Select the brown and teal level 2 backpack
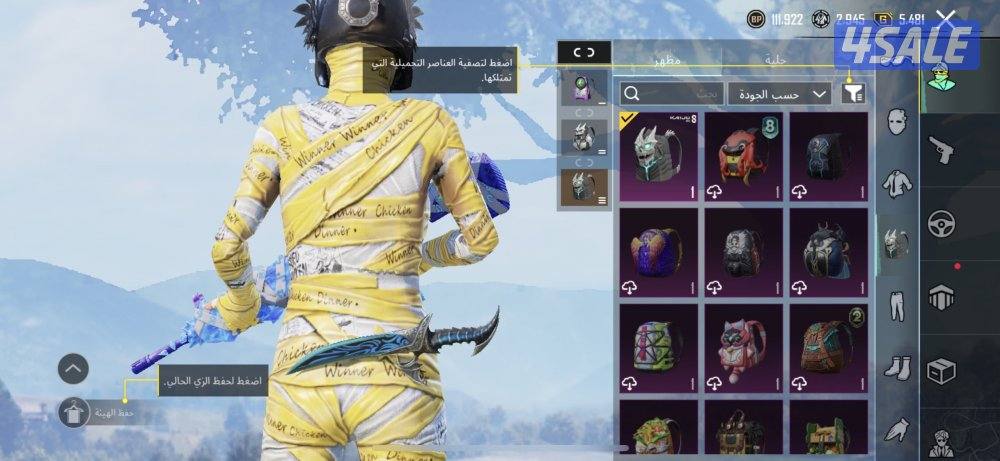This screenshot has width=1000, height=461. point(826,348)
